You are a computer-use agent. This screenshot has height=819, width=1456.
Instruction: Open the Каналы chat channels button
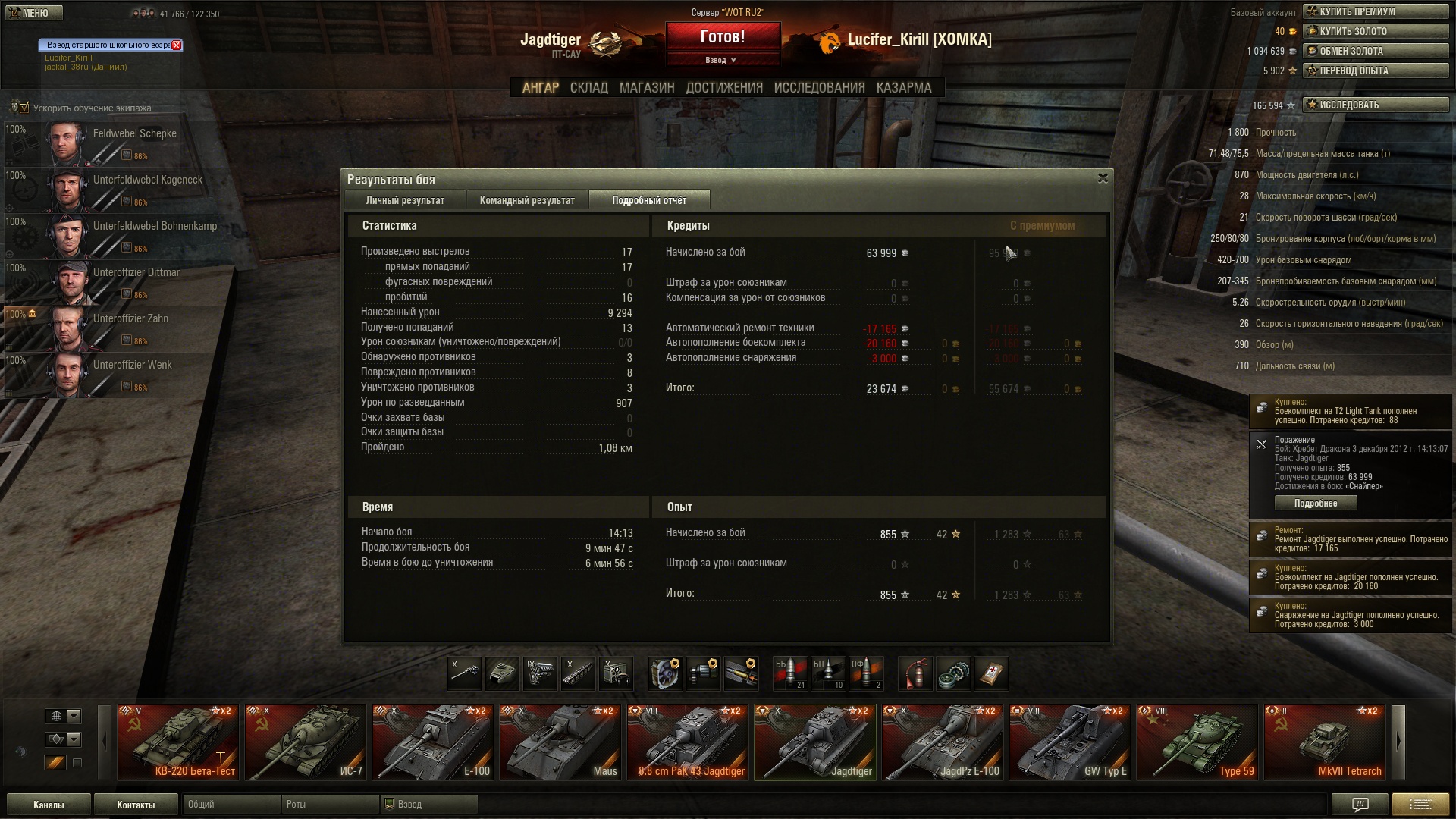(49, 805)
